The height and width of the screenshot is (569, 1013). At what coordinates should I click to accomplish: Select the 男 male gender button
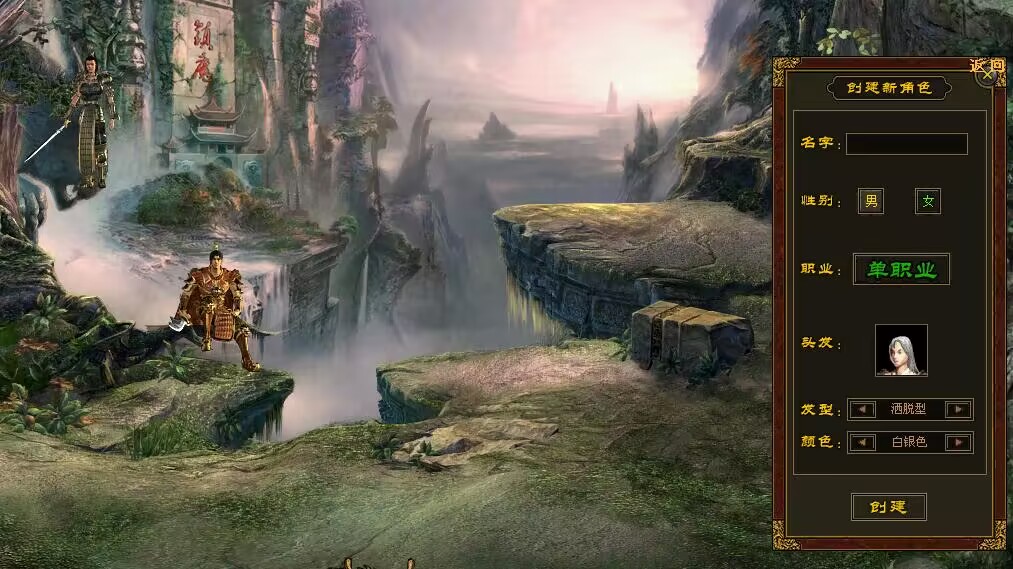point(871,202)
